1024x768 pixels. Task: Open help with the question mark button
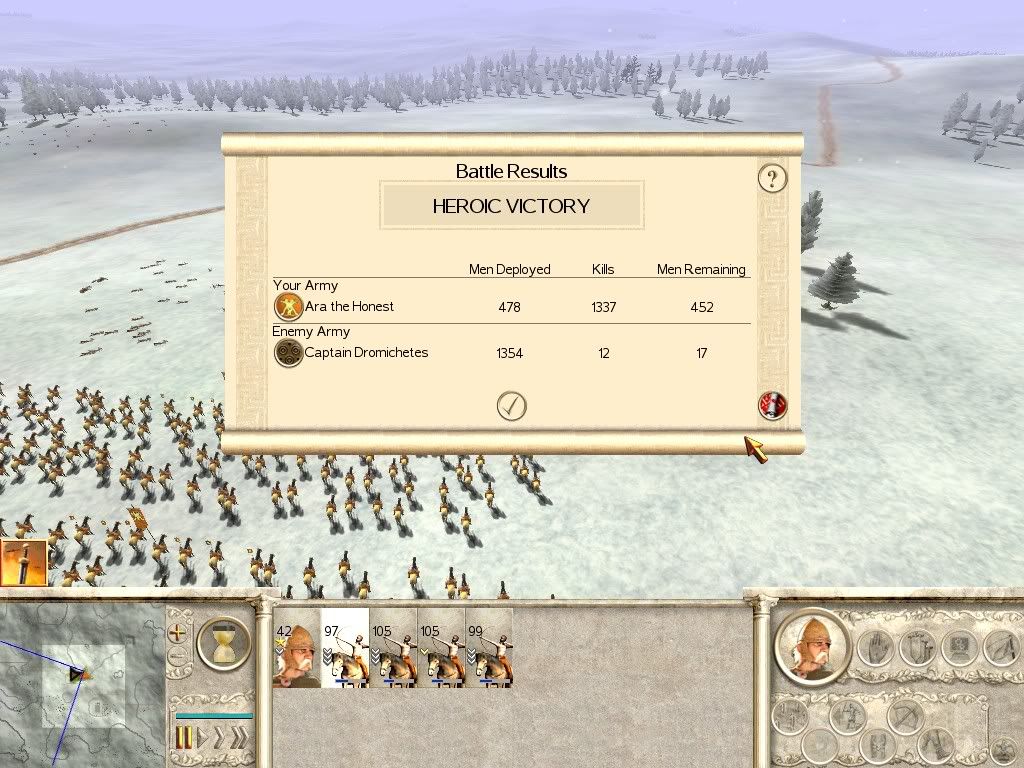(x=772, y=179)
